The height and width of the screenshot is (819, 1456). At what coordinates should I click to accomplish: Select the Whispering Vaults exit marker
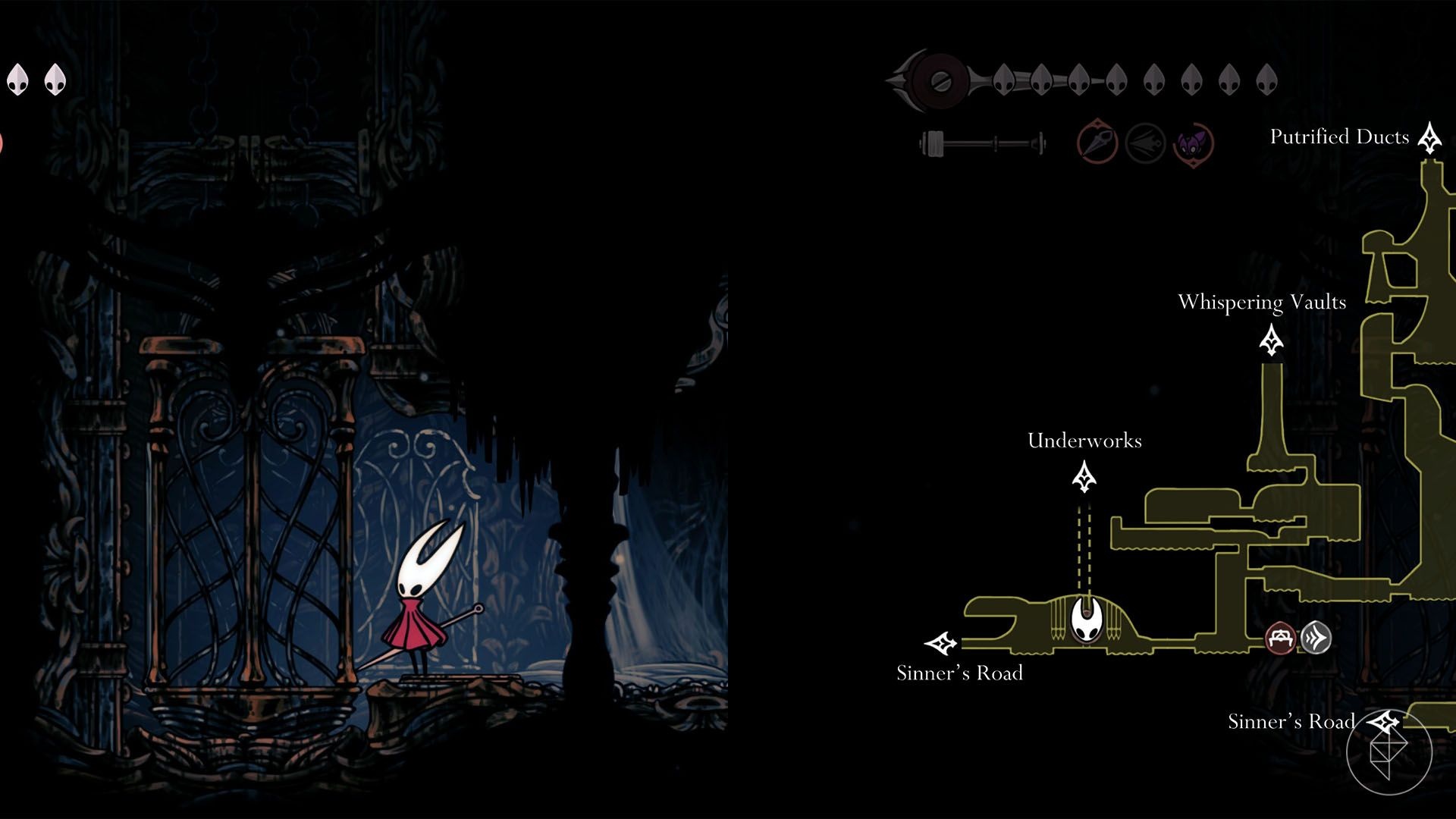click(1271, 340)
